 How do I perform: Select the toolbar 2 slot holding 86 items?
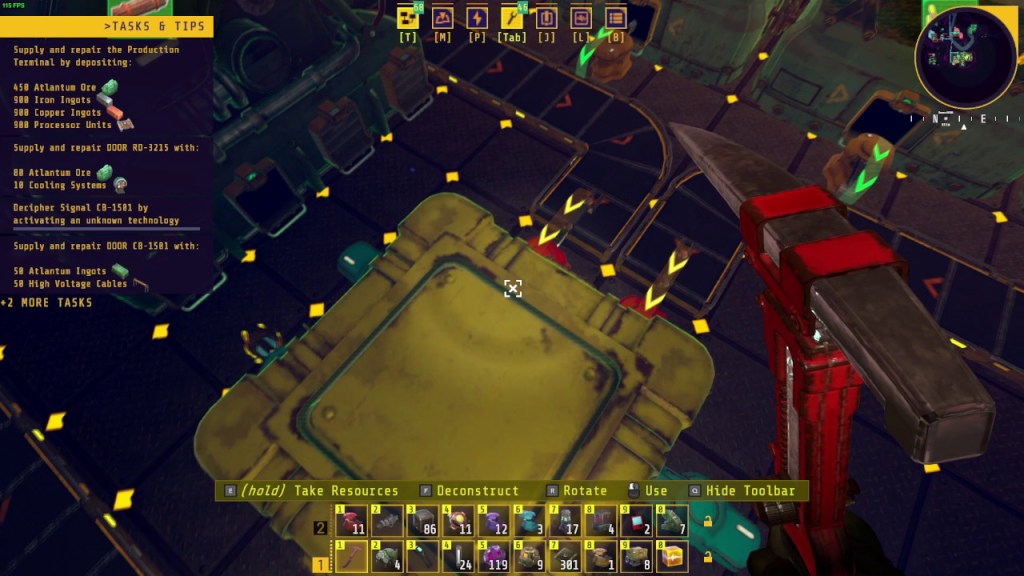pos(422,521)
